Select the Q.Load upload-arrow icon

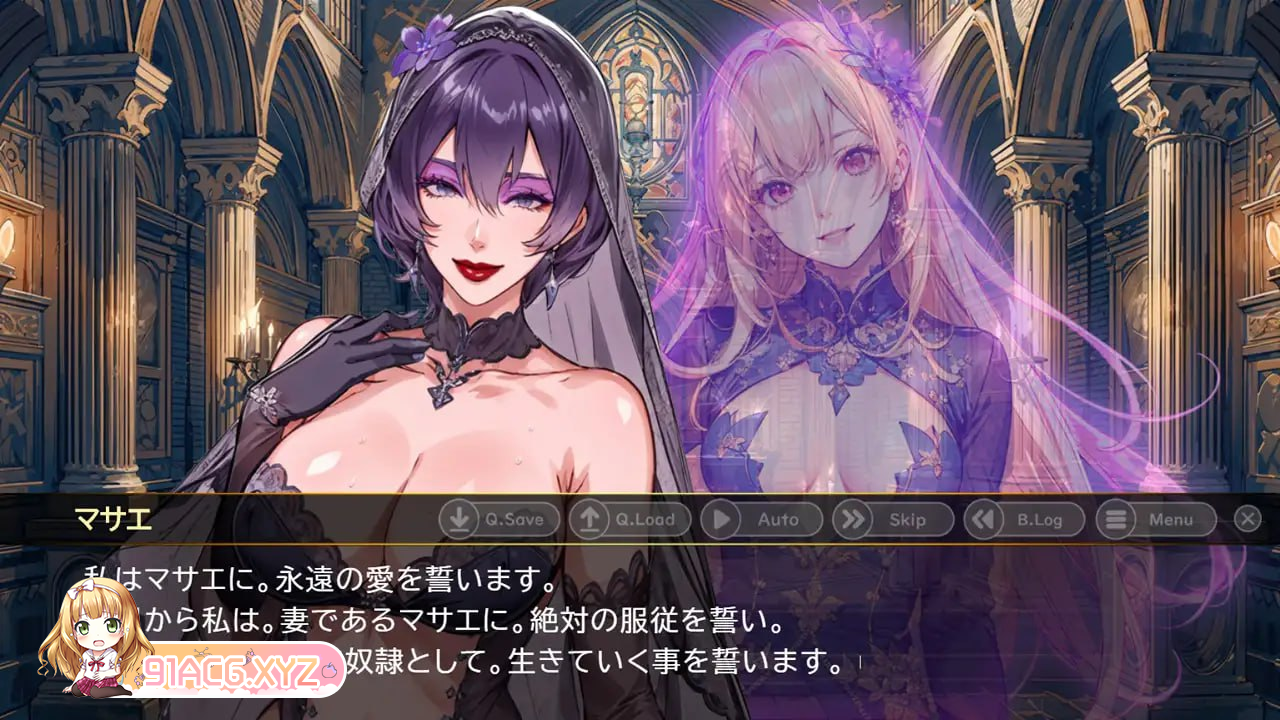(592, 520)
